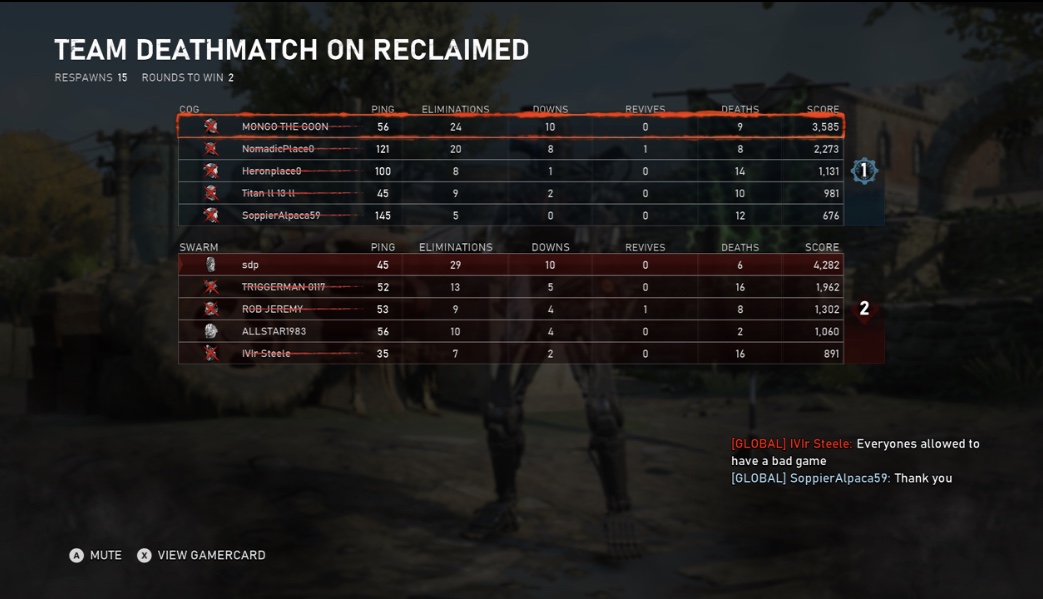Choose the TRIGGERMAN 0117 player row
Viewport: 1043px width, 599px height.
pyautogui.click(x=510, y=287)
